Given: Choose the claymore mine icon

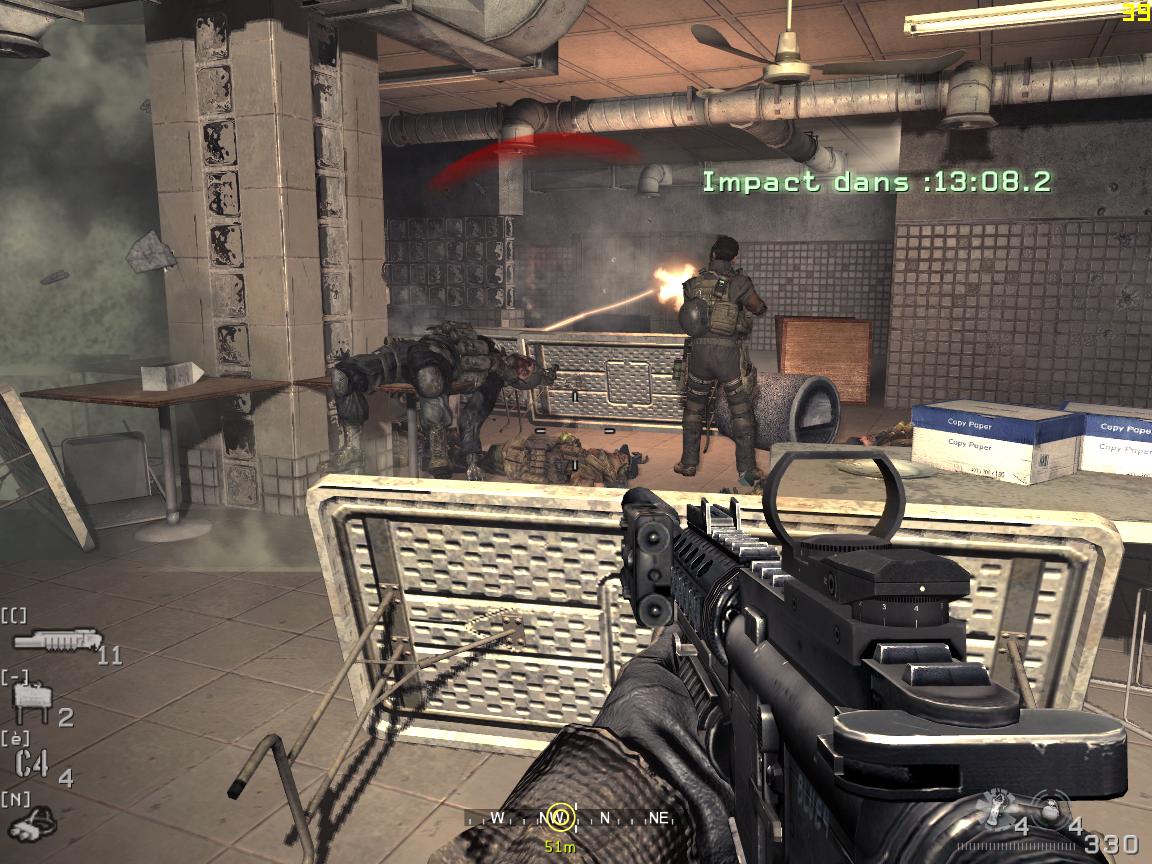Looking at the screenshot, I should tap(32, 703).
